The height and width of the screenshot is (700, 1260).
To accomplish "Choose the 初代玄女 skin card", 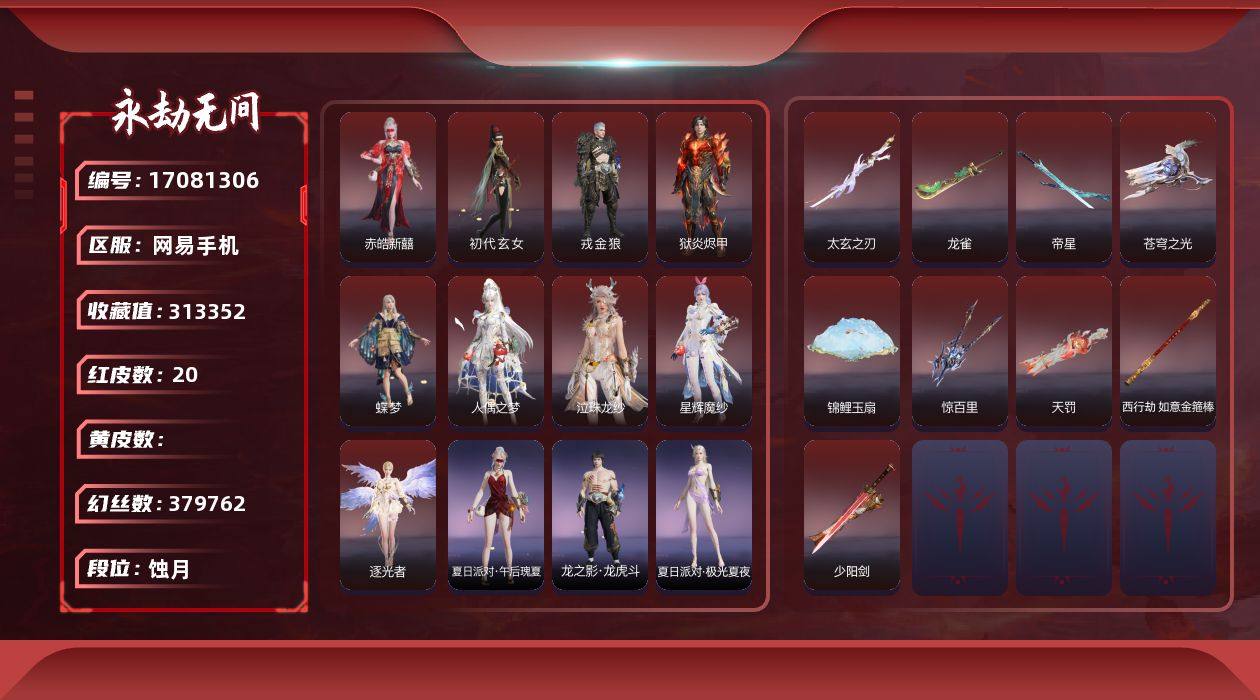I will tap(496, 187).
